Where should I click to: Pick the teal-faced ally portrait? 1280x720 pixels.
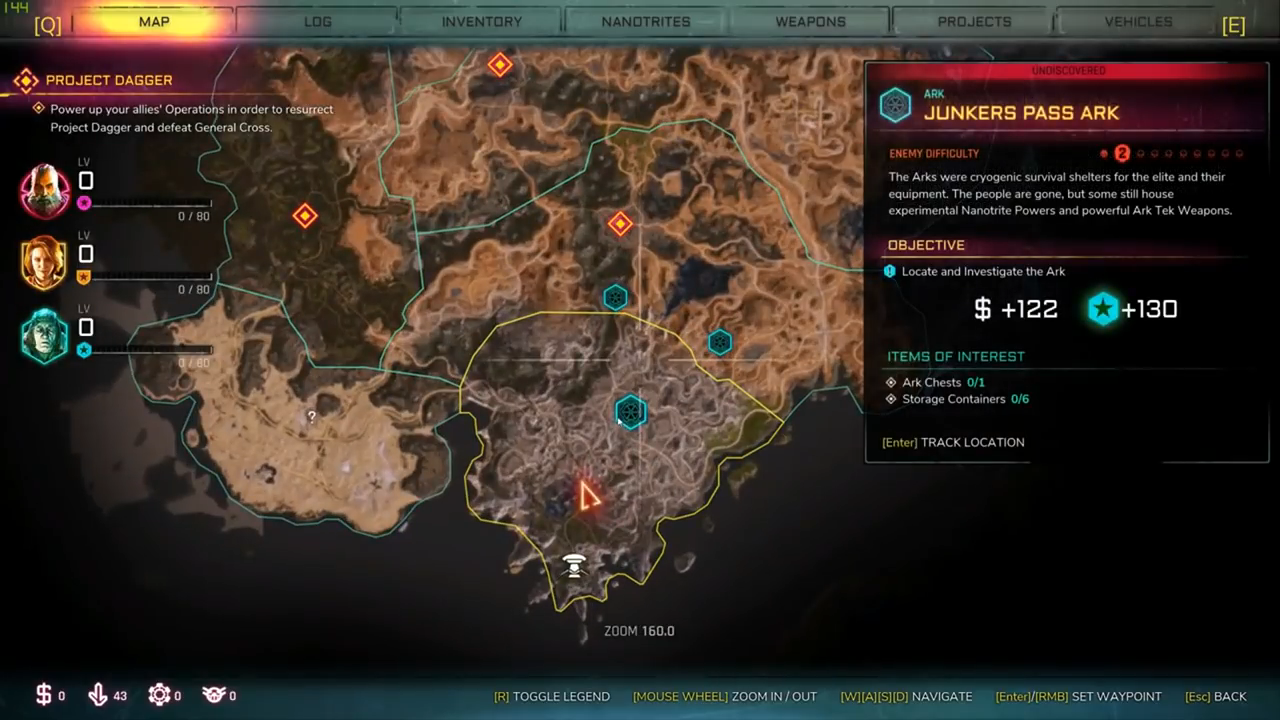(x=45, y=337)
